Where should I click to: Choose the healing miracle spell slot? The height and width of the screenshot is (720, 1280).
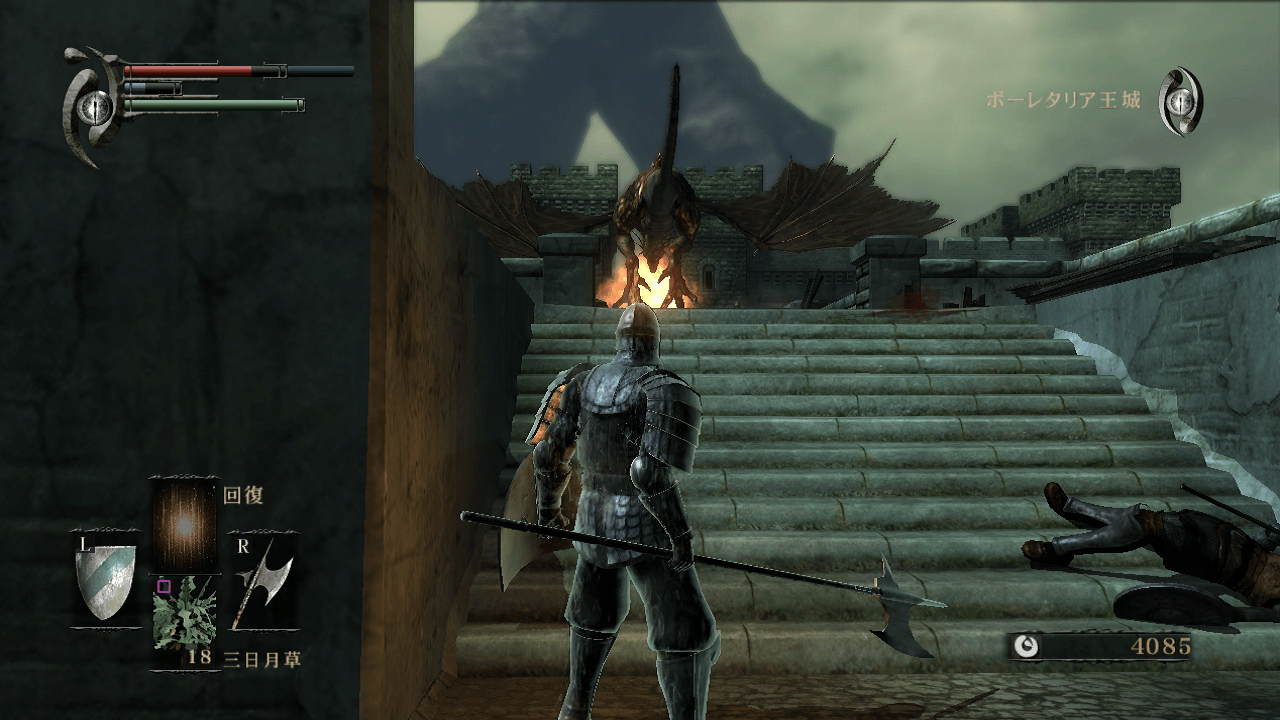pos(184,523)
